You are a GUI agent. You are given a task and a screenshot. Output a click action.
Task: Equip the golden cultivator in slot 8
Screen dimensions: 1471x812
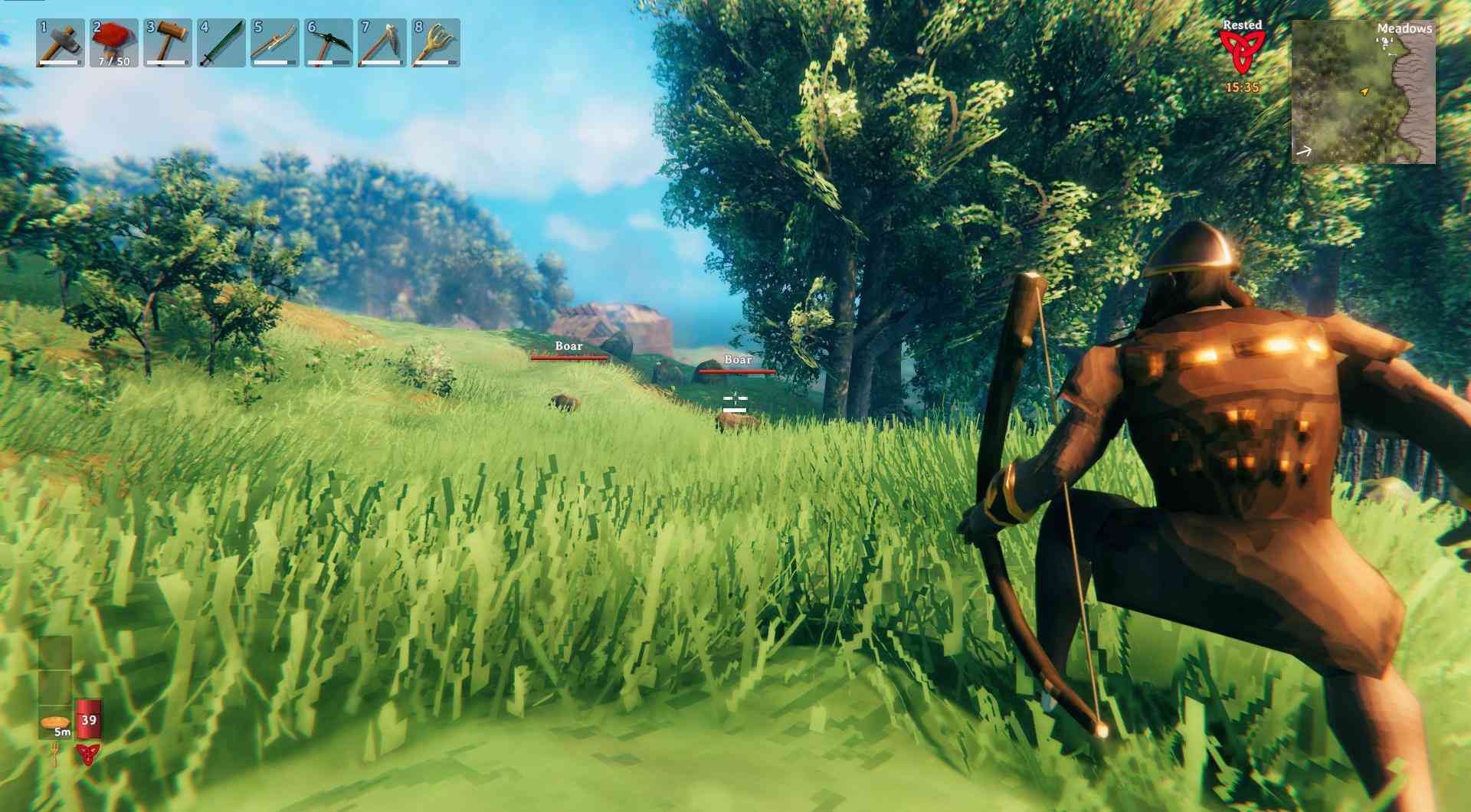point(436,43)
